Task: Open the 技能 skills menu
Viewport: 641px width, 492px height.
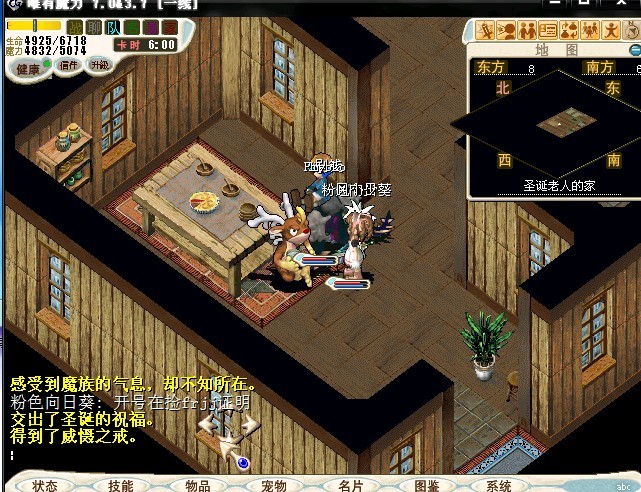Action: pyautogui.click(x=121, y=485)
